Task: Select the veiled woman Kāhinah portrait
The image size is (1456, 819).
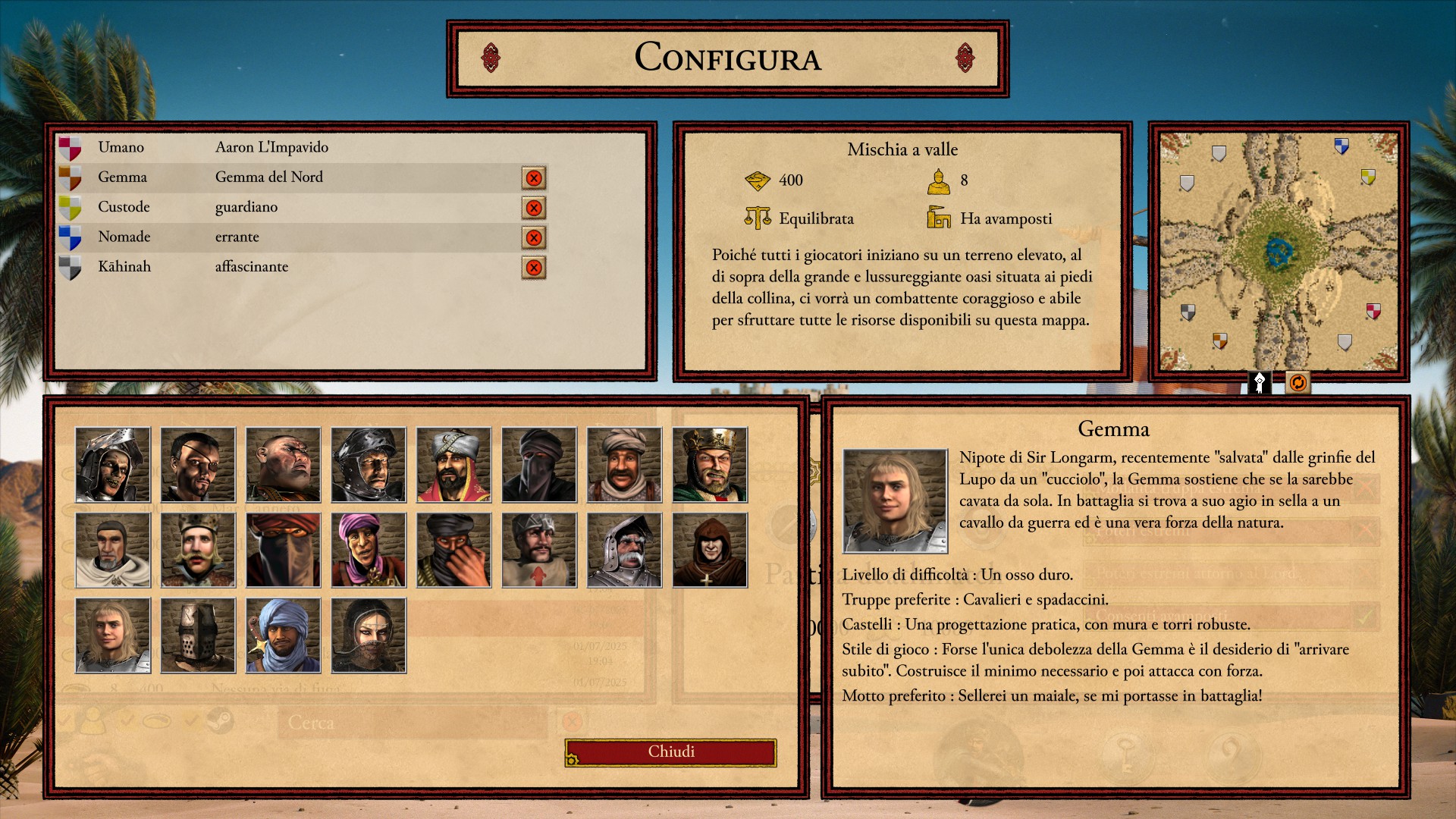Action: coord(369,635)
